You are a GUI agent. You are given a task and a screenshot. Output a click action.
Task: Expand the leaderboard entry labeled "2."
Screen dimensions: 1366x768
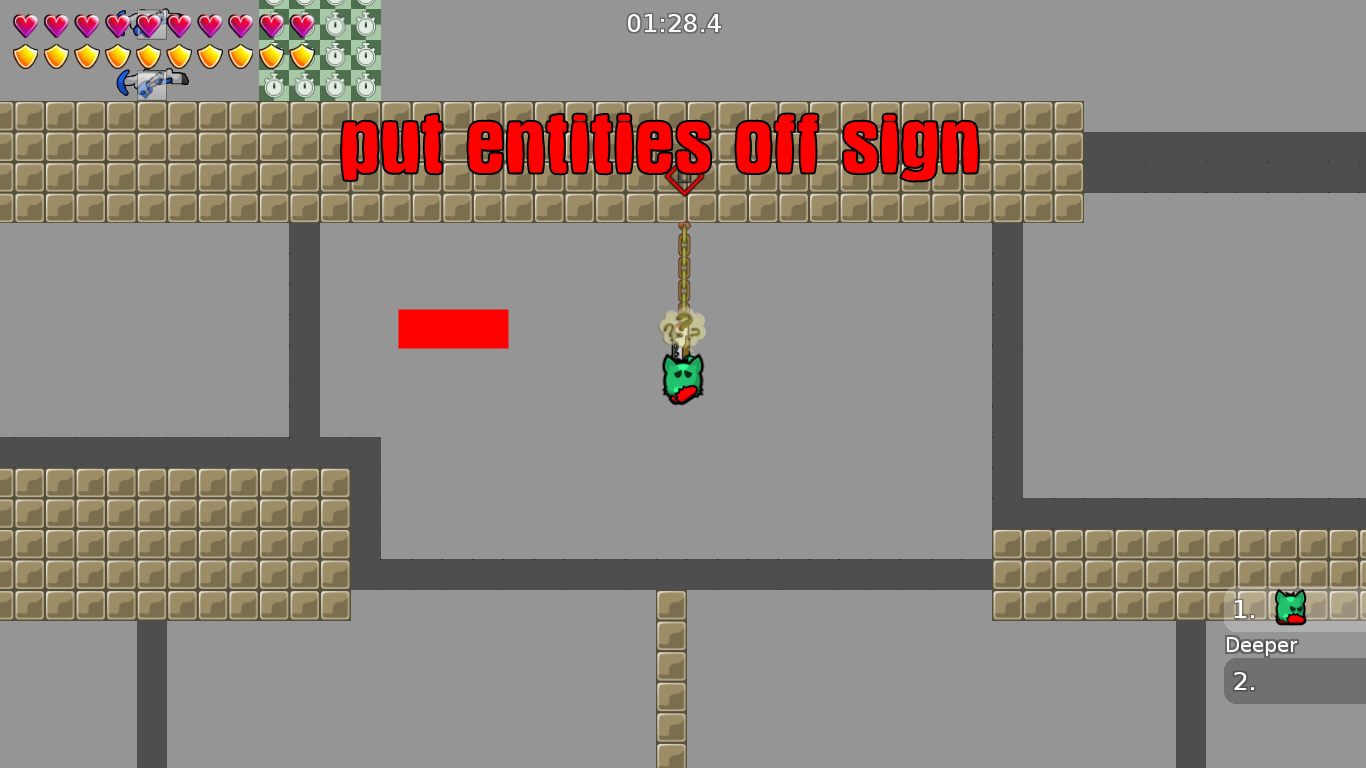tap(1245, 682)
